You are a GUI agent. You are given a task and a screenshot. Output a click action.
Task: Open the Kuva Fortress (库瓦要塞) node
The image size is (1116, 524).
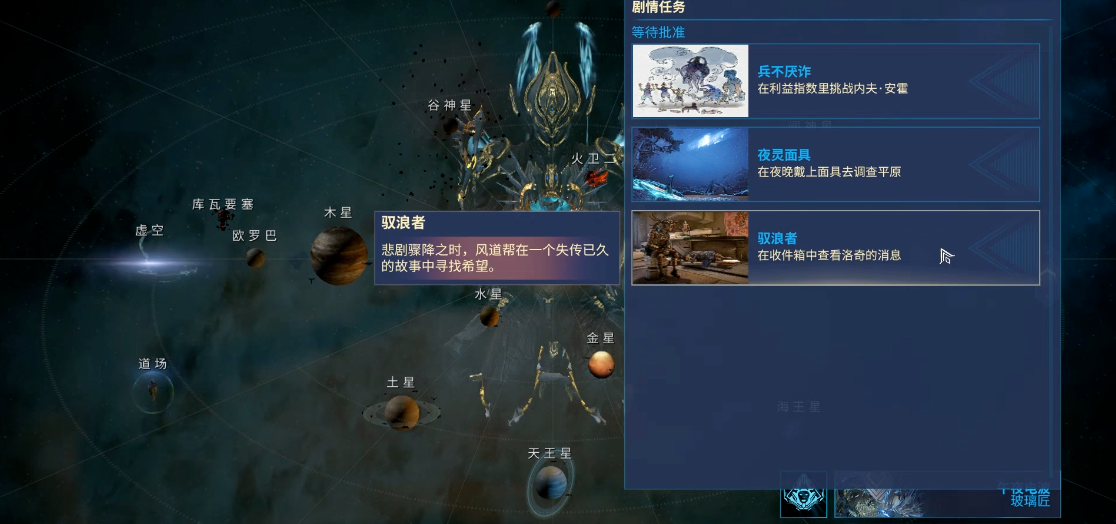224,219
